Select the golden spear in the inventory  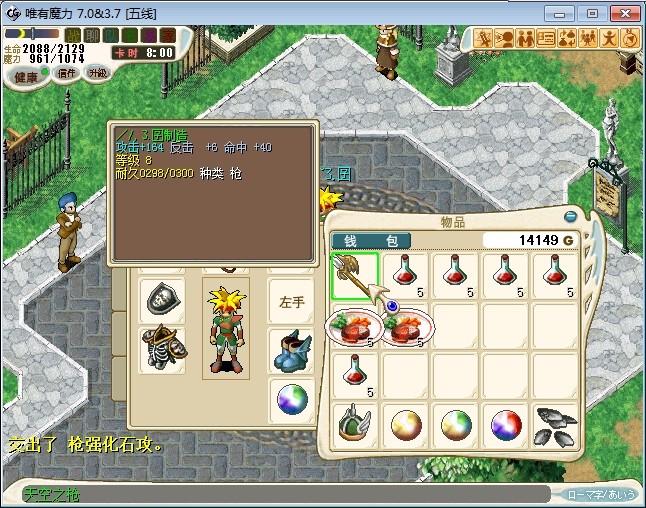click(x=355, y=277)
